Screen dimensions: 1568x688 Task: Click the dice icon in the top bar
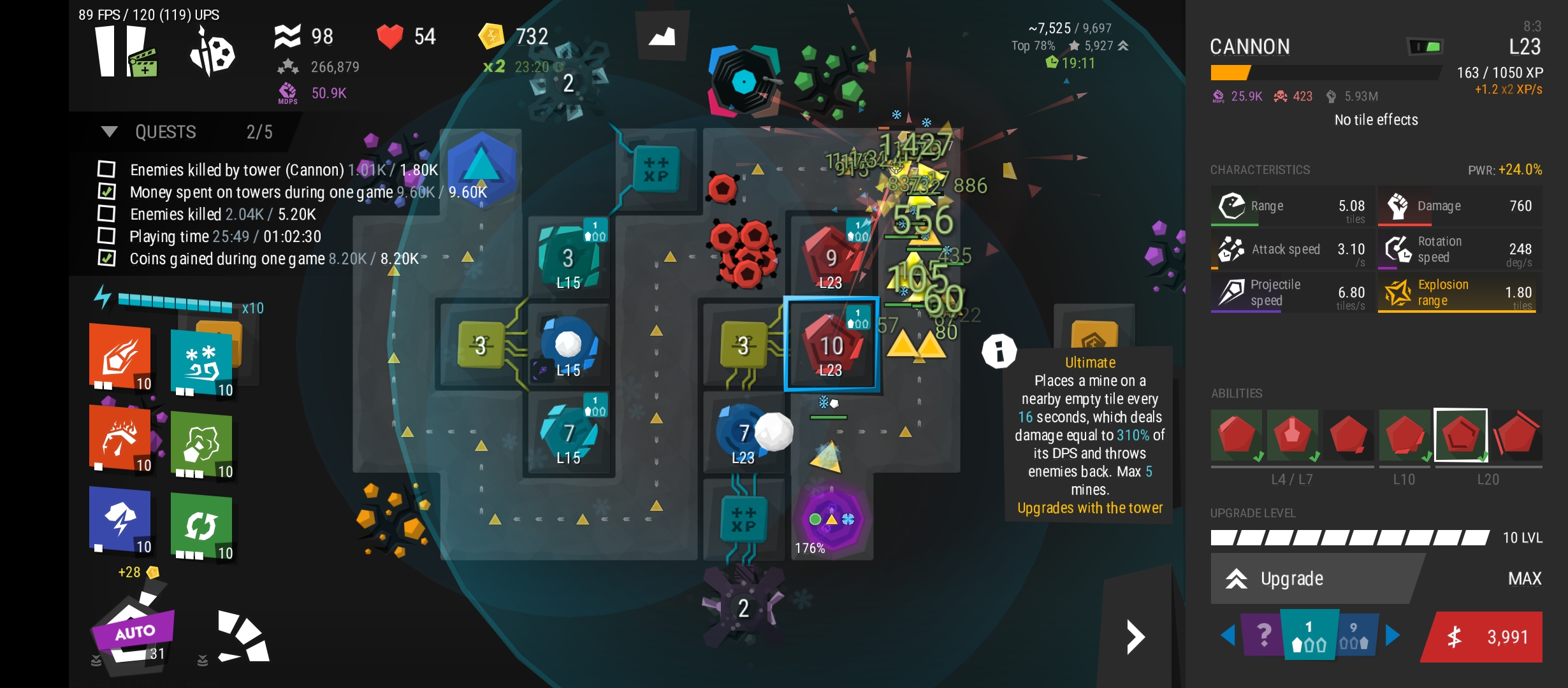coord(212,54)
